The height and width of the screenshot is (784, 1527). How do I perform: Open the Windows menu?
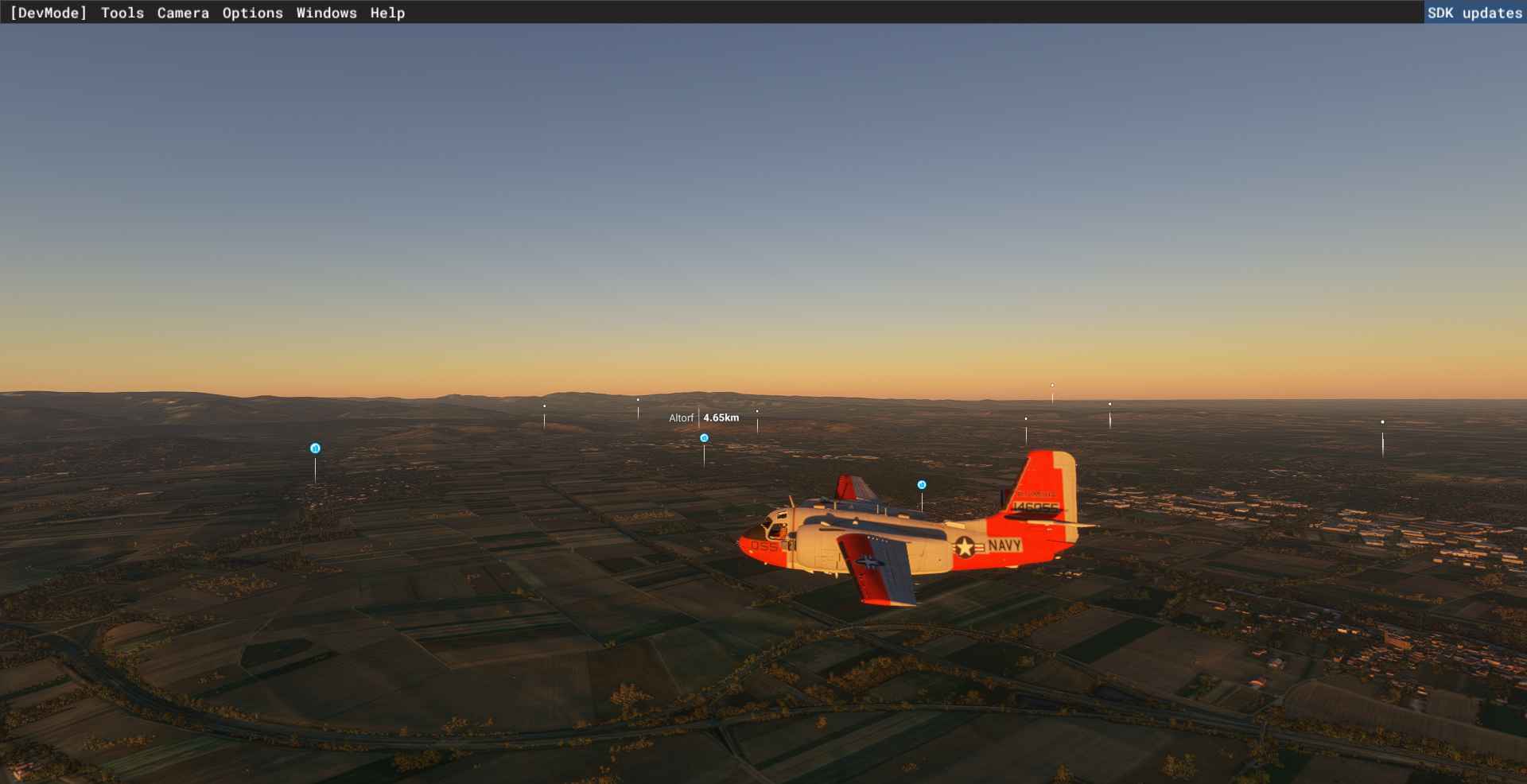pyautogui.click(x=326, y=13)
